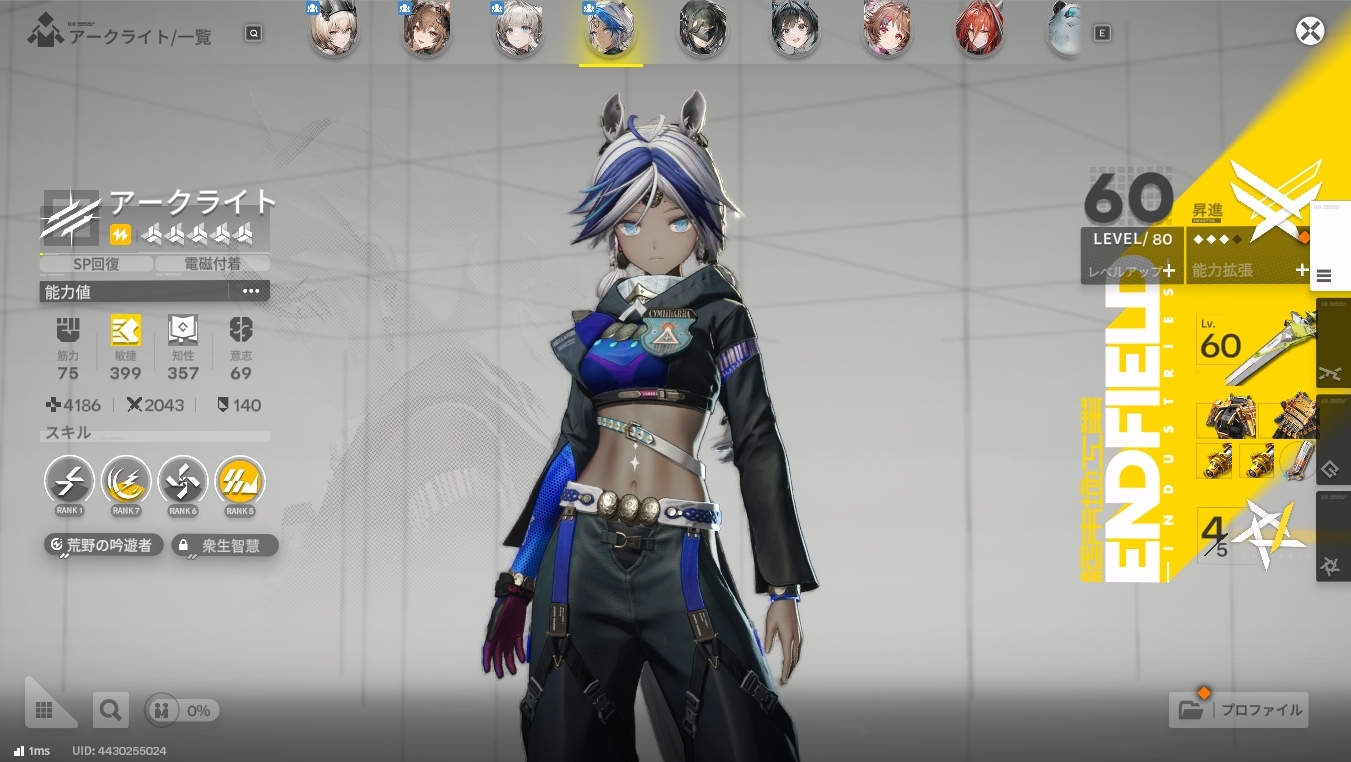Choose the red-haired operator portrait
The image size is (1351, 762).
980,31
